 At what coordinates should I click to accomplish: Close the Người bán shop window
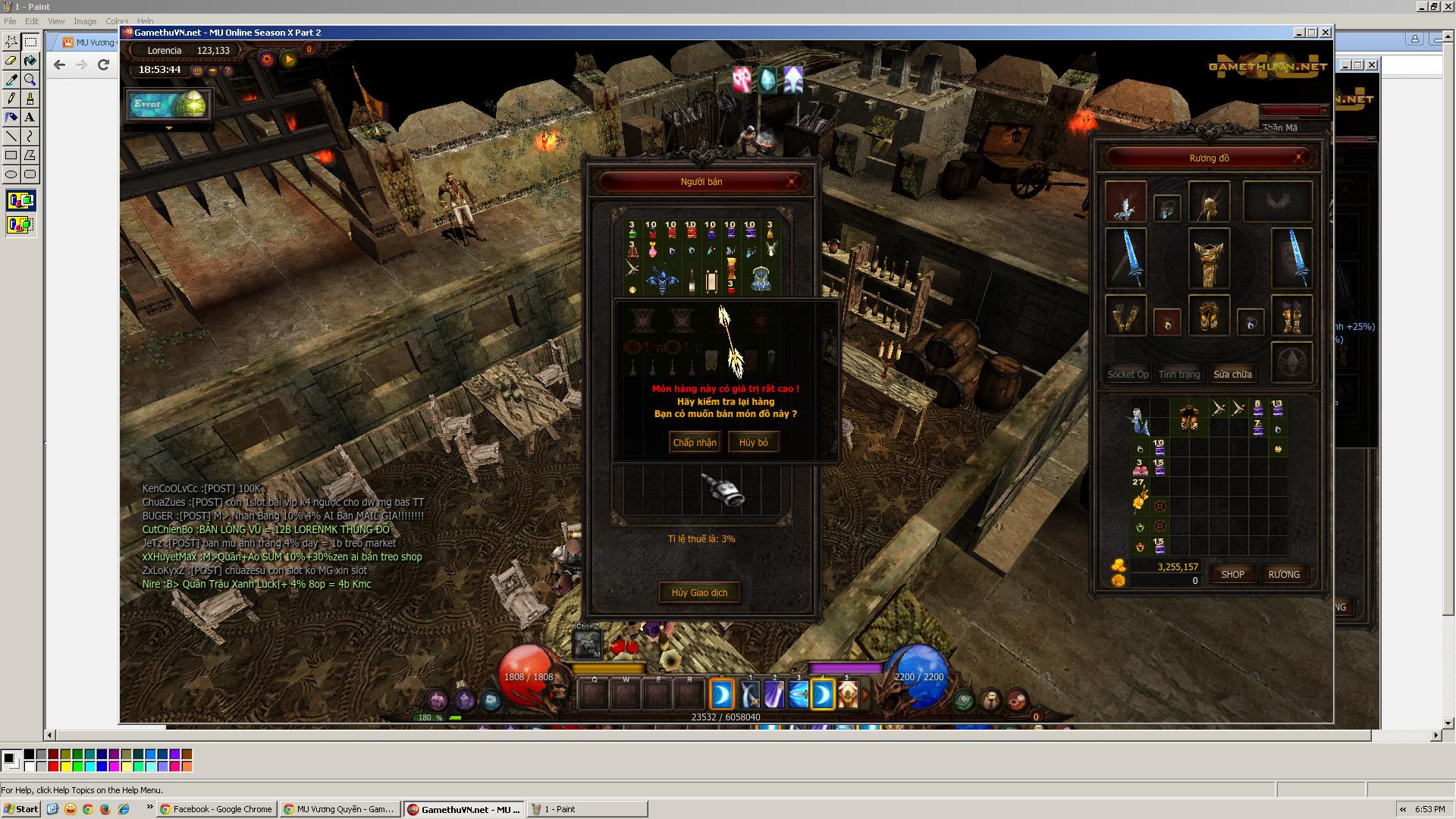click(x=792, y=182)
